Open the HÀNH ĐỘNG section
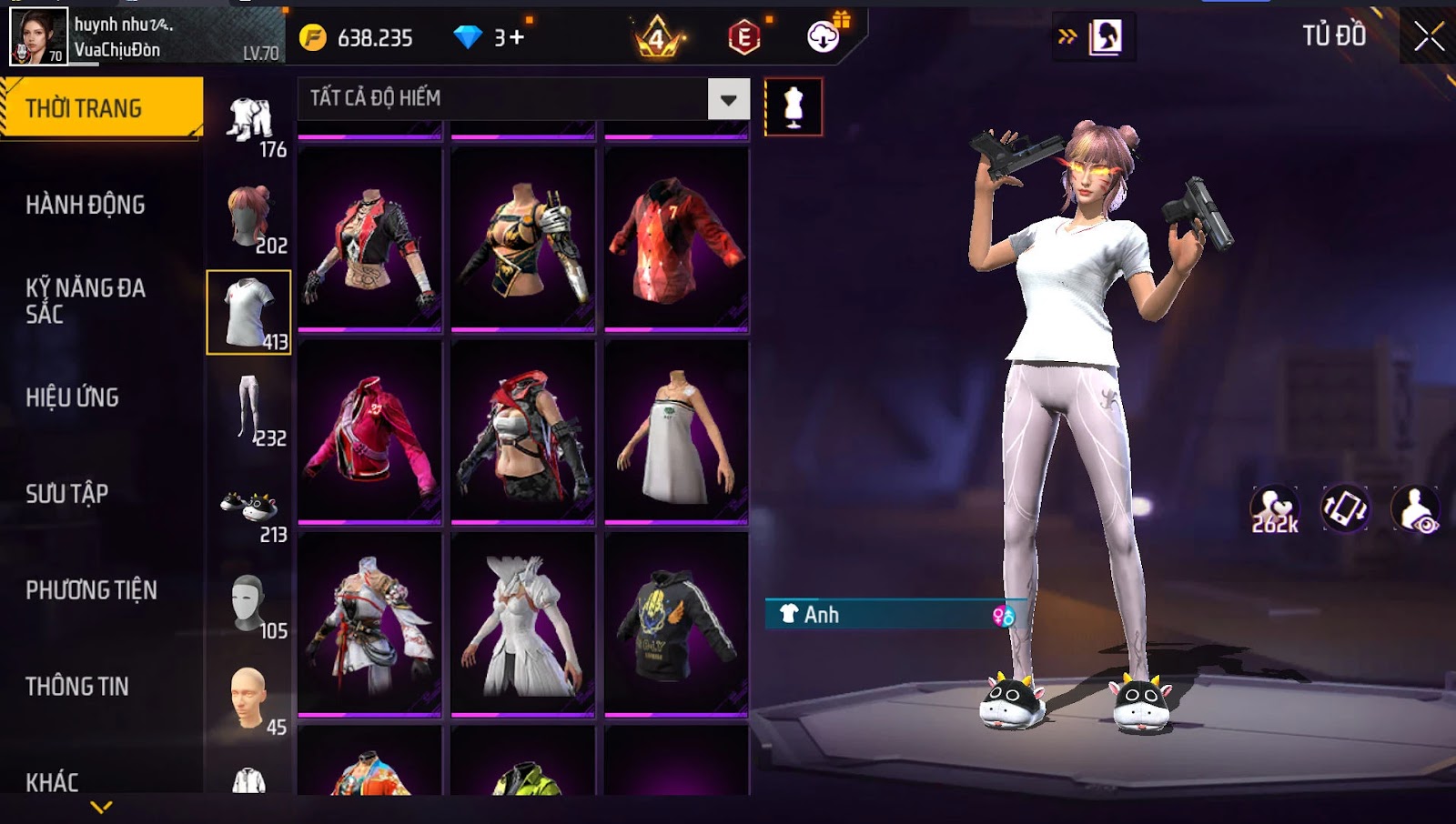The width and height of the screenshot is (1456, 824). click(x=86, y=205)
